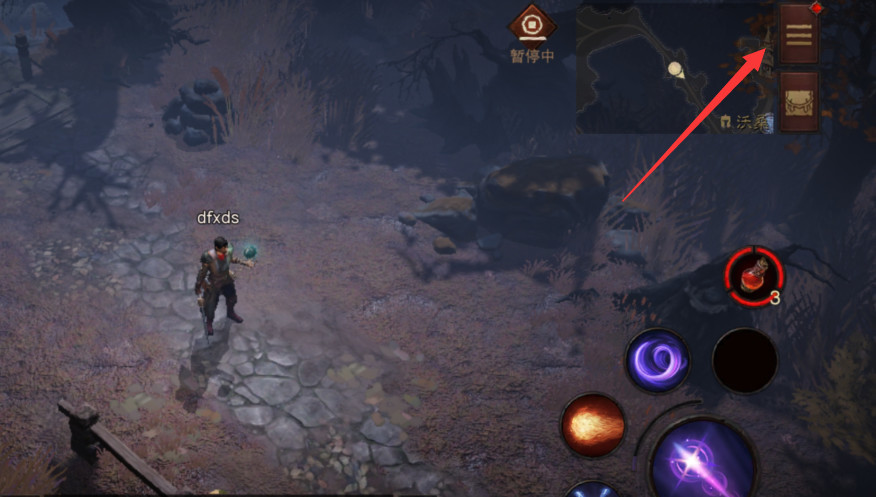Image resolution: width=876 pixels, height=497 pixels.
Task: Activate the purple vortex skill
Action: pyautogui.click(x=657, y=360)
